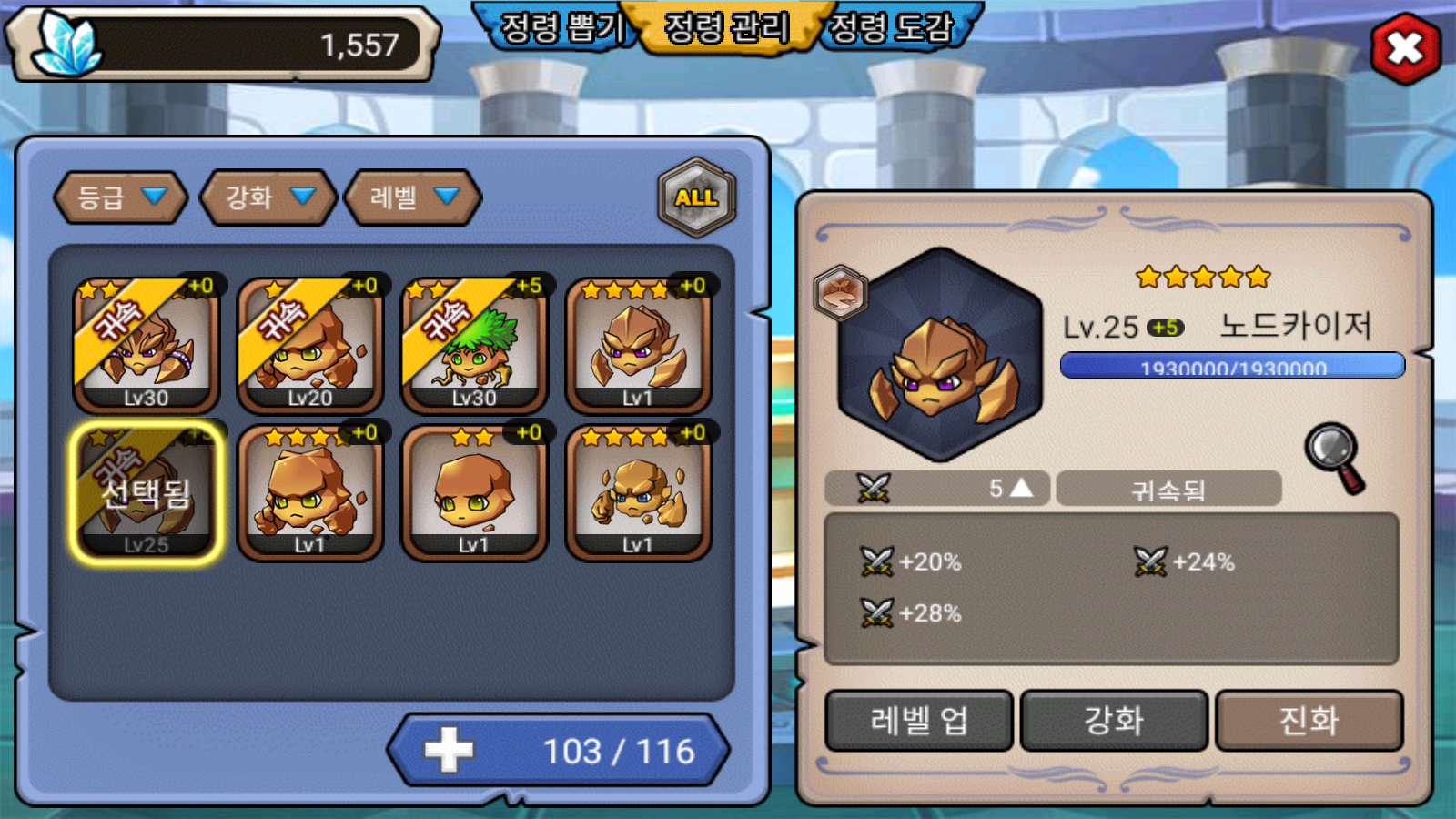The image size is (1456, 819).
Task: Click the small hexagon spirit type icon
Action: (x=840, y=292)
